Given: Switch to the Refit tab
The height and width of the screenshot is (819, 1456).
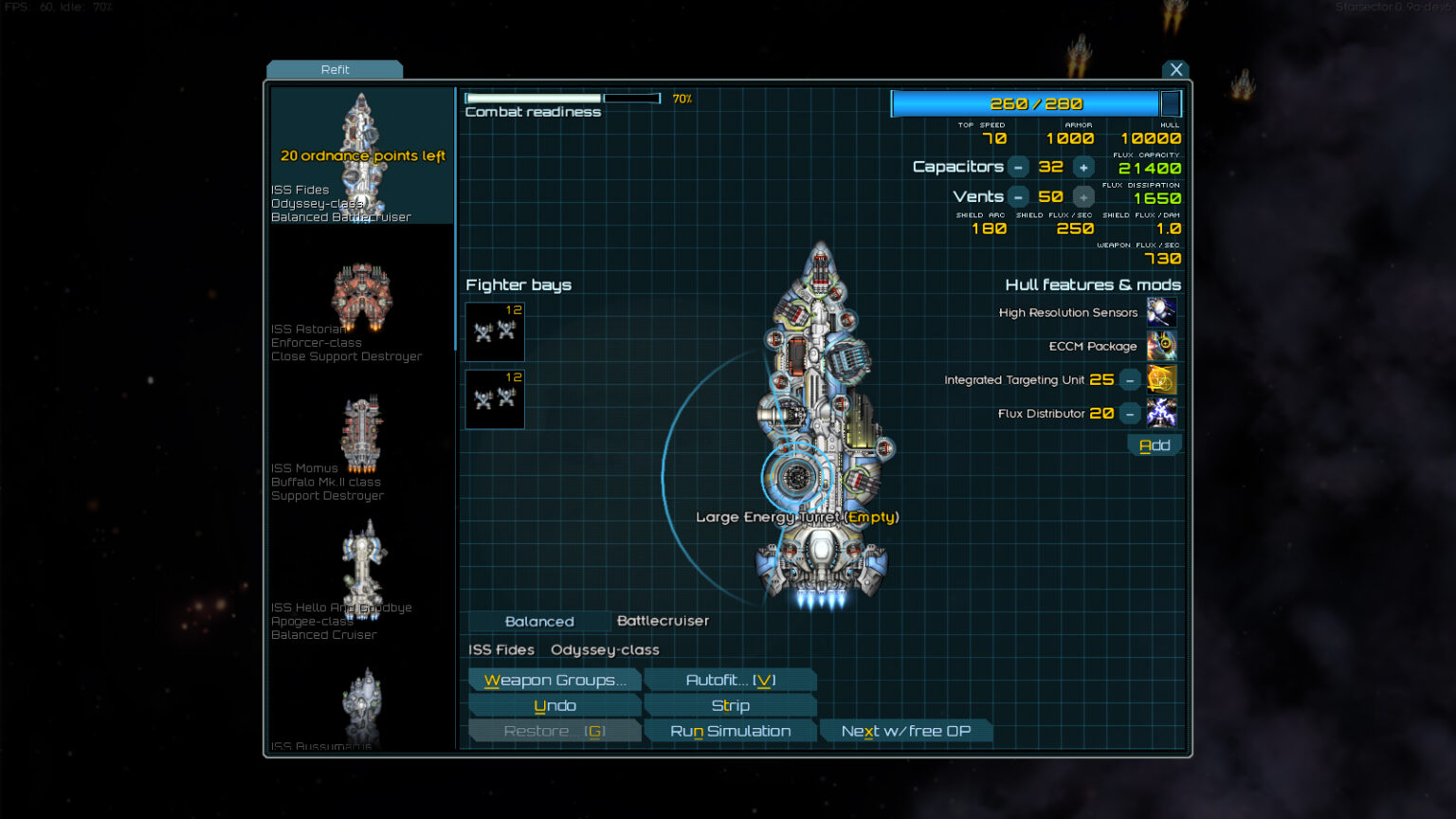Looking at the screenshot, I should coord(336,69).
